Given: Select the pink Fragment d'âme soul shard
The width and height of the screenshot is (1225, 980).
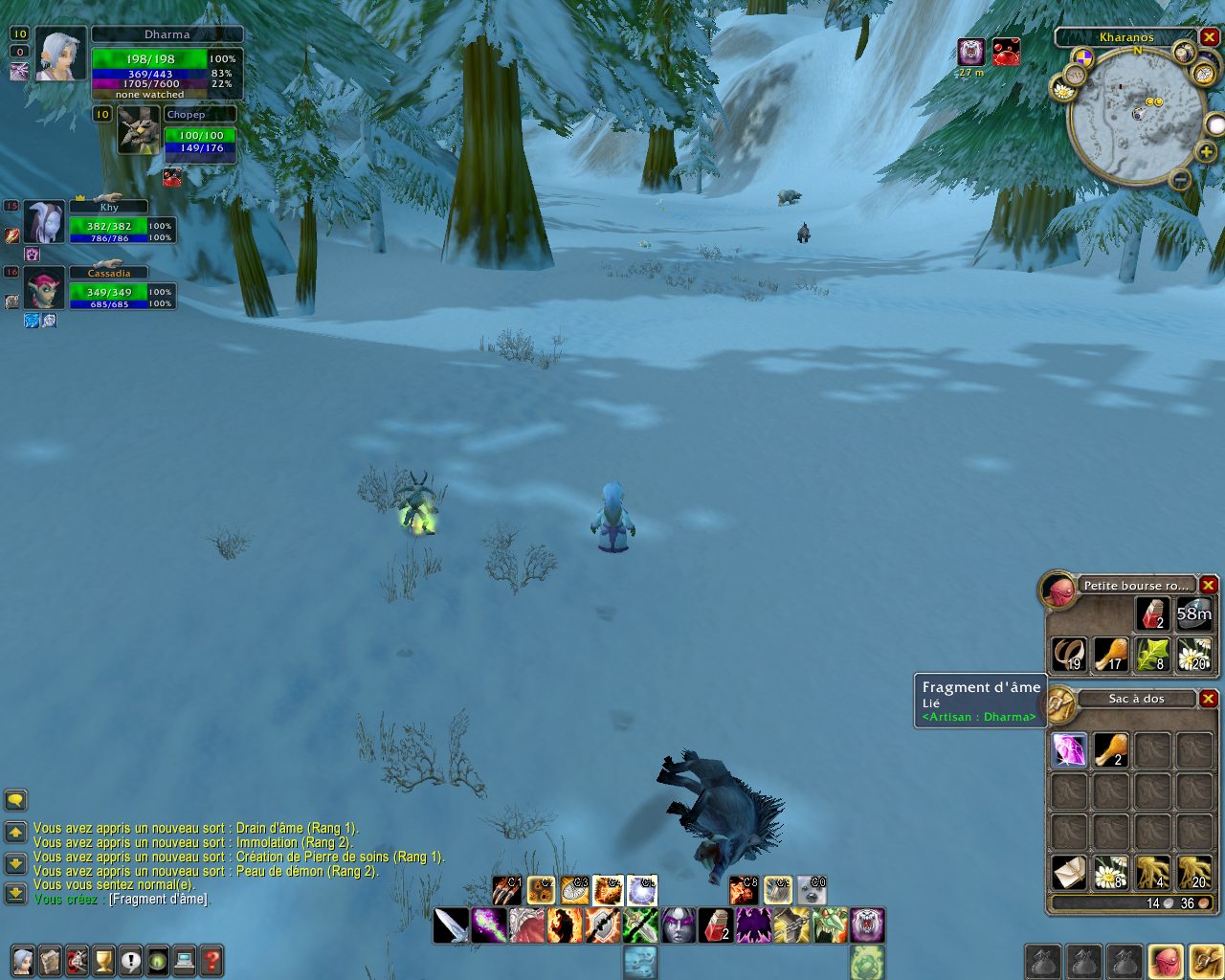Looking at the screenshot, I should click(1069, 749).
